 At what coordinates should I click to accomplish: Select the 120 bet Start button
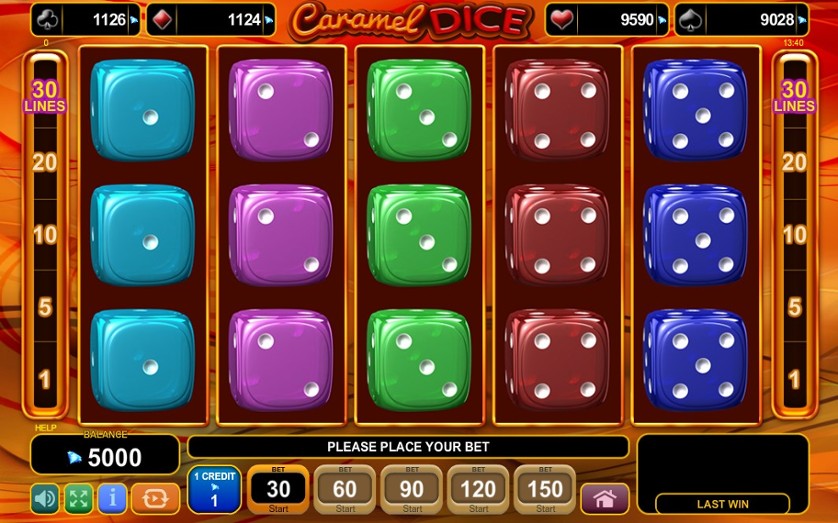pos(478,489)
